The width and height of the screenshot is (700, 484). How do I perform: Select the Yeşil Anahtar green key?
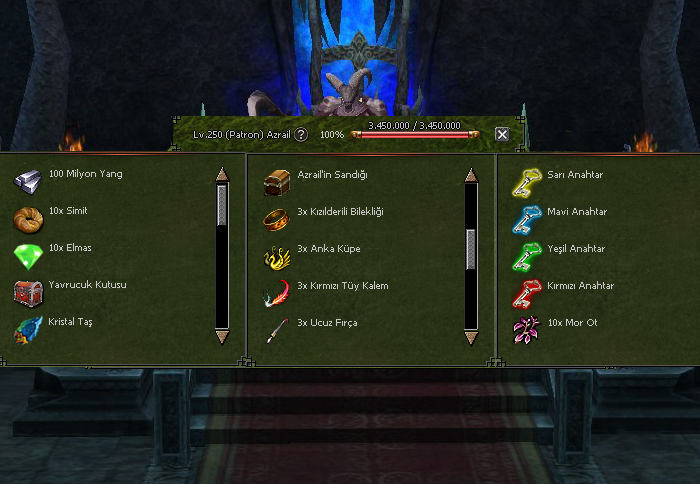point(526,256)
